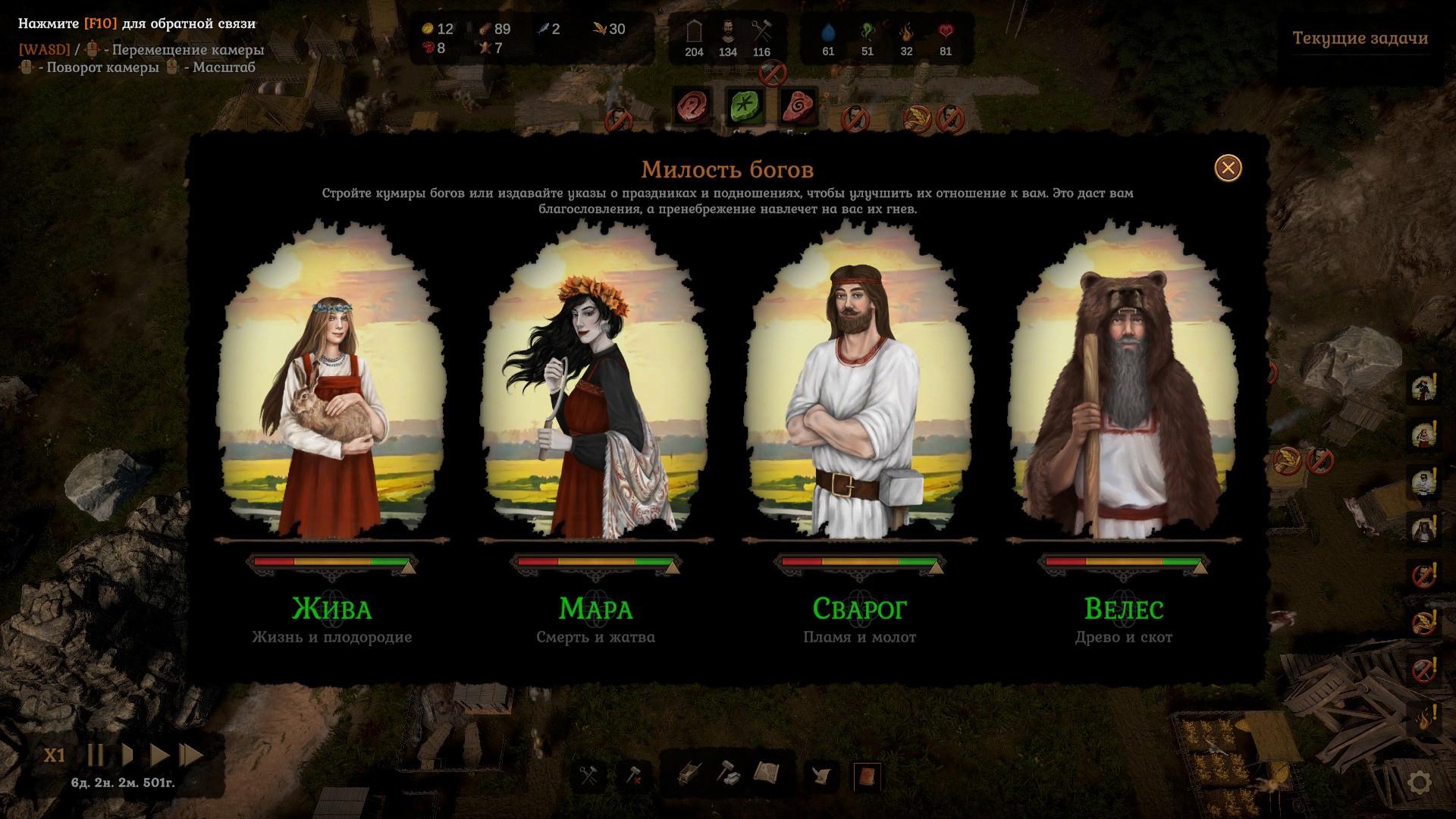Open the crossed tools build menu
Image resolution: width=1456 pixels, height=819 pixels.
click(589, 775)
